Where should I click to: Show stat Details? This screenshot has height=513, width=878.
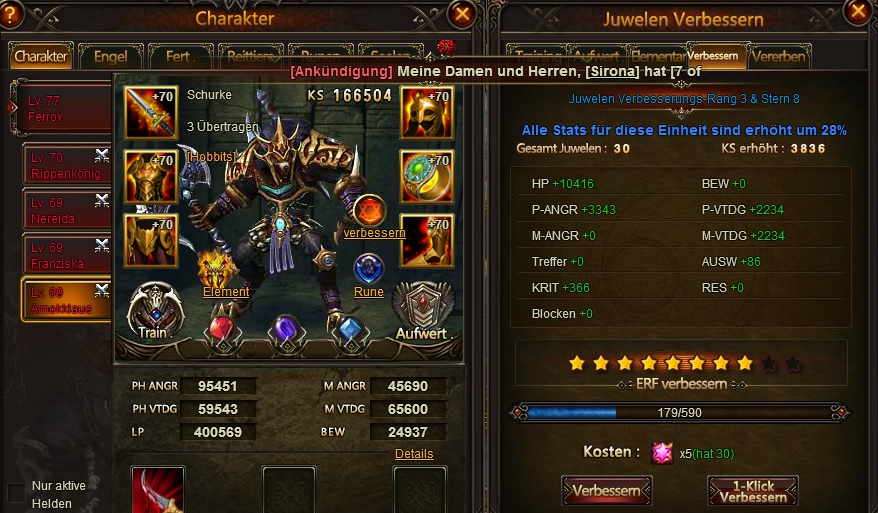(x=414, y=453)
